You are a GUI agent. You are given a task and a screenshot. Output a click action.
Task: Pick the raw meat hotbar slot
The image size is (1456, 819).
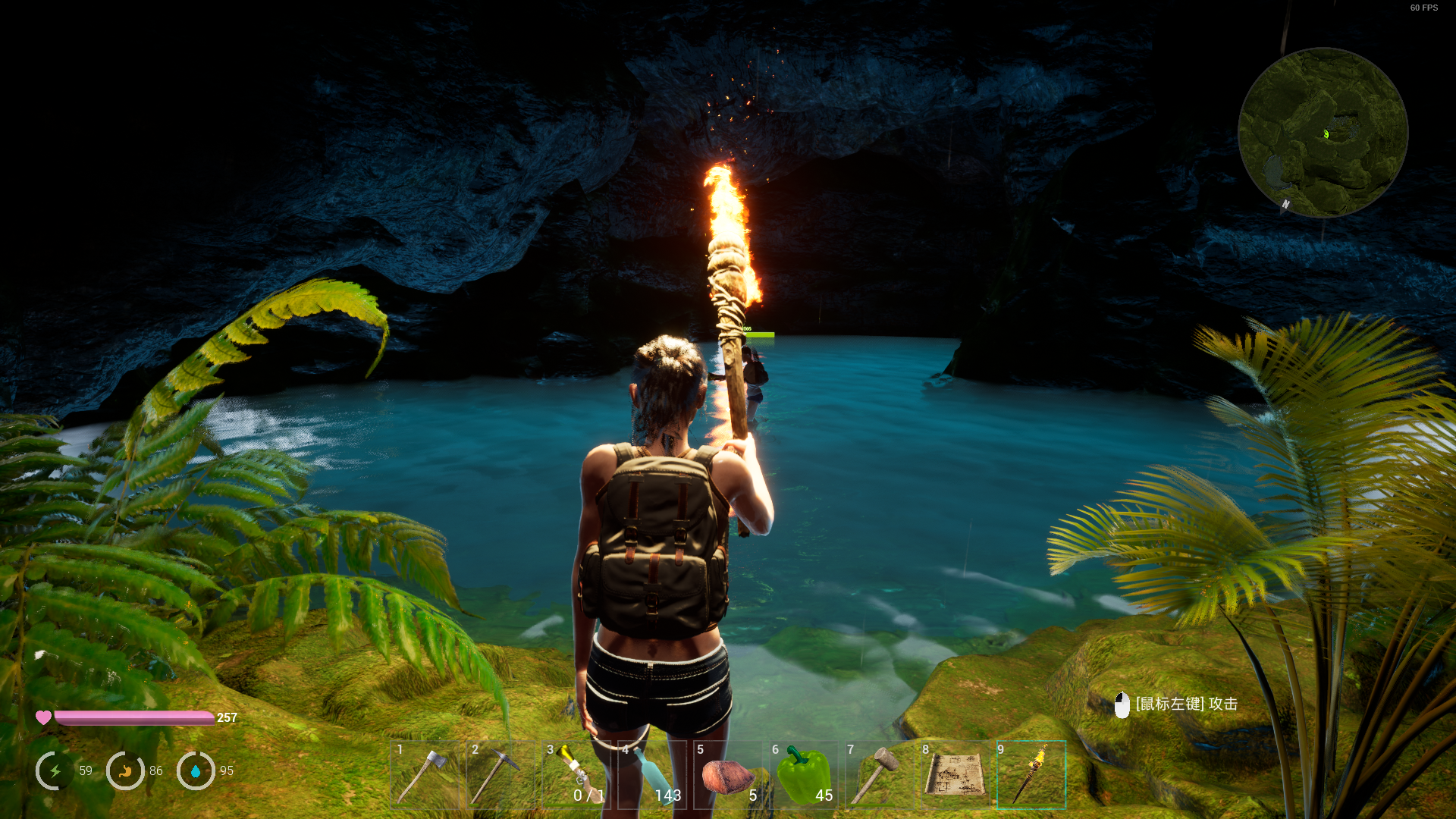pos(726,775)
